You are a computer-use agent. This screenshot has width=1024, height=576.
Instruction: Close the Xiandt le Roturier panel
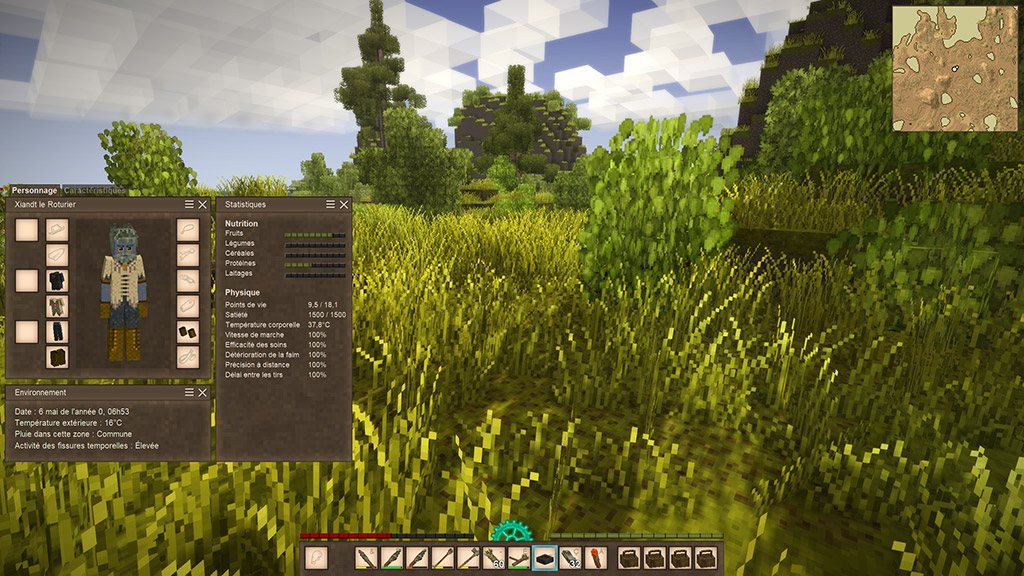click(x=203, y=204)
